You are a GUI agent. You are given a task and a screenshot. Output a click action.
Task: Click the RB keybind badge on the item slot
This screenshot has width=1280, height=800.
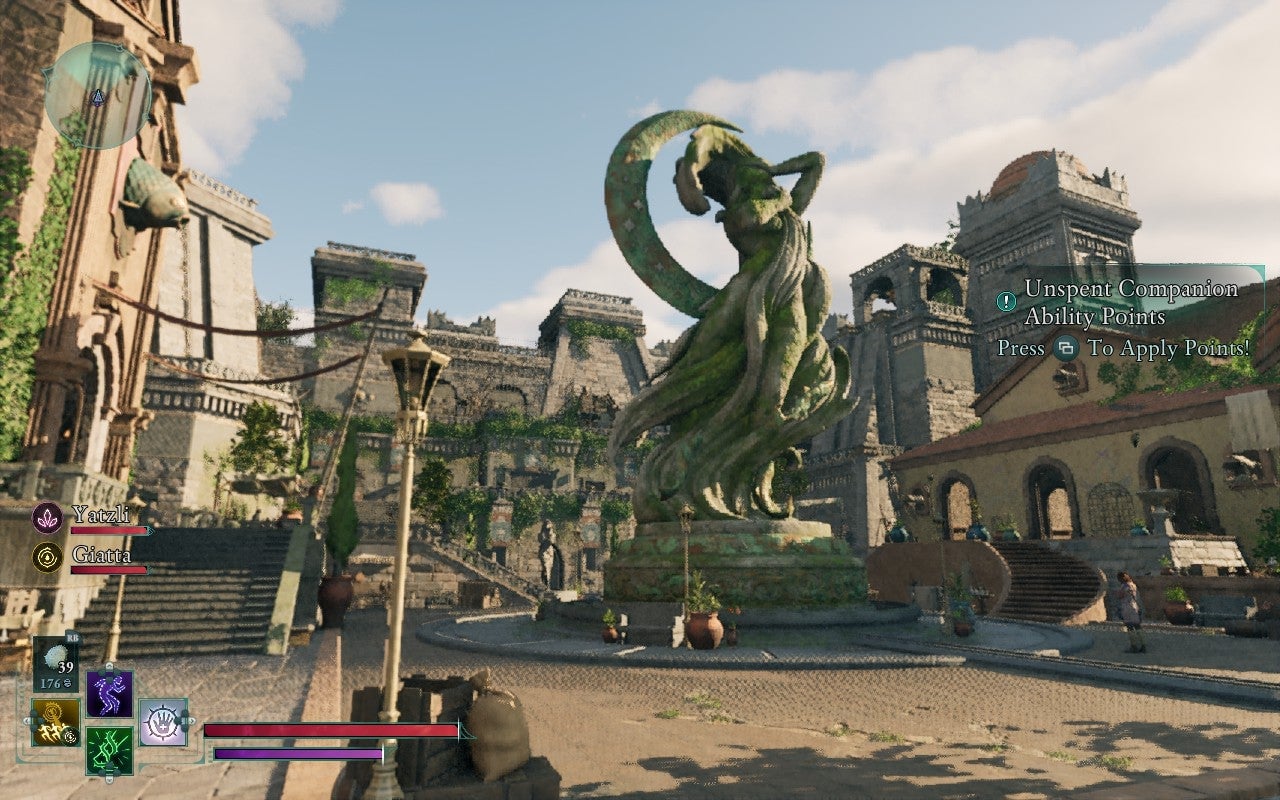click(x=73, y=637)
